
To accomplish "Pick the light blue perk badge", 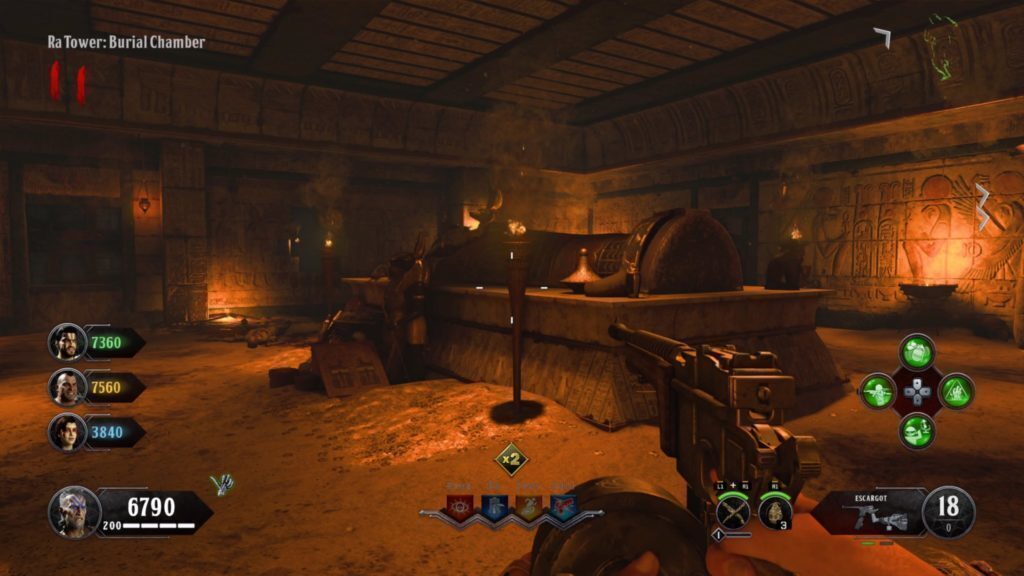I will pos(563,506).
